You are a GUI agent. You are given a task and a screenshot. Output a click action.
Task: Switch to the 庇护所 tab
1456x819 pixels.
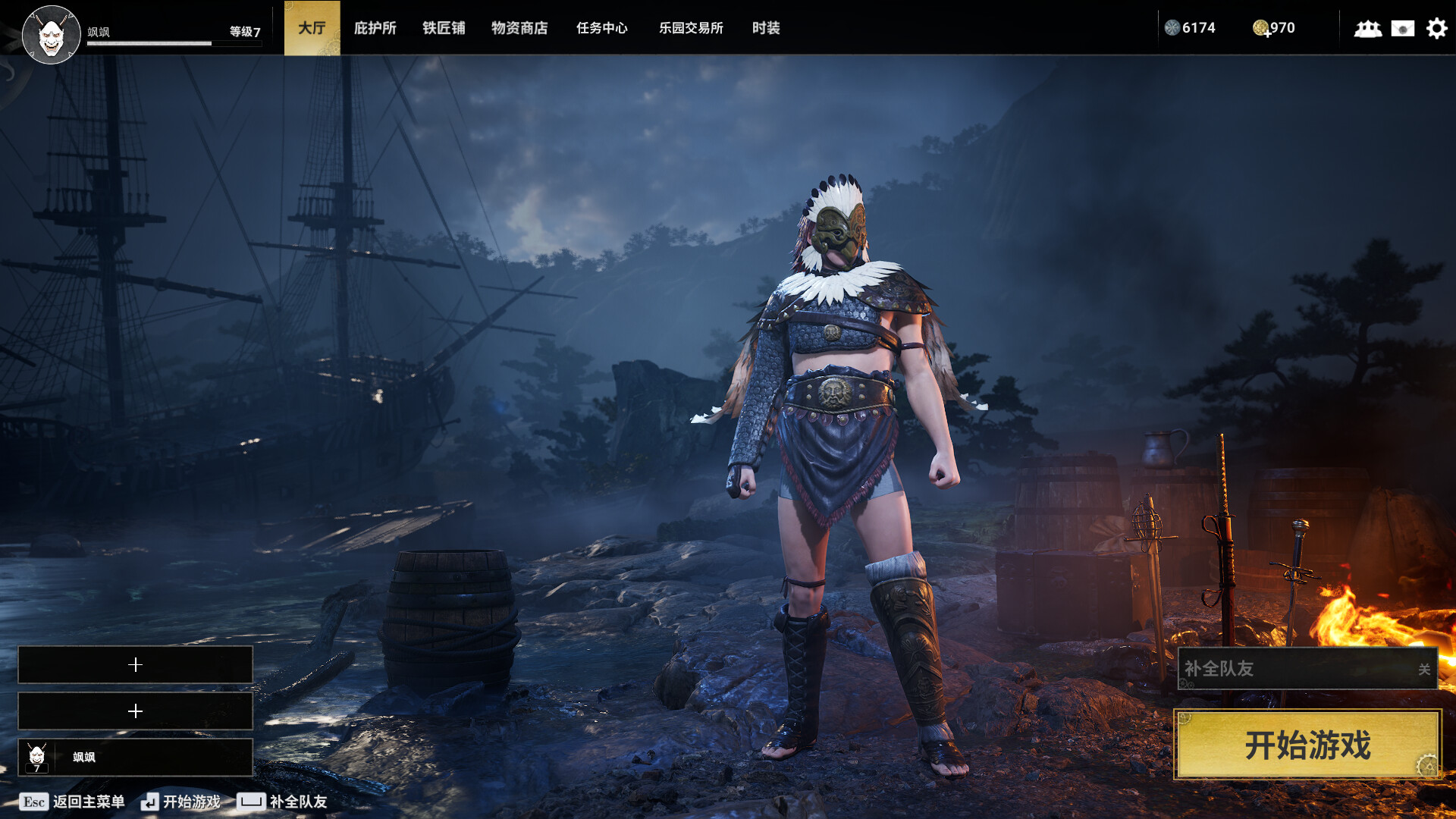[375, 28]
